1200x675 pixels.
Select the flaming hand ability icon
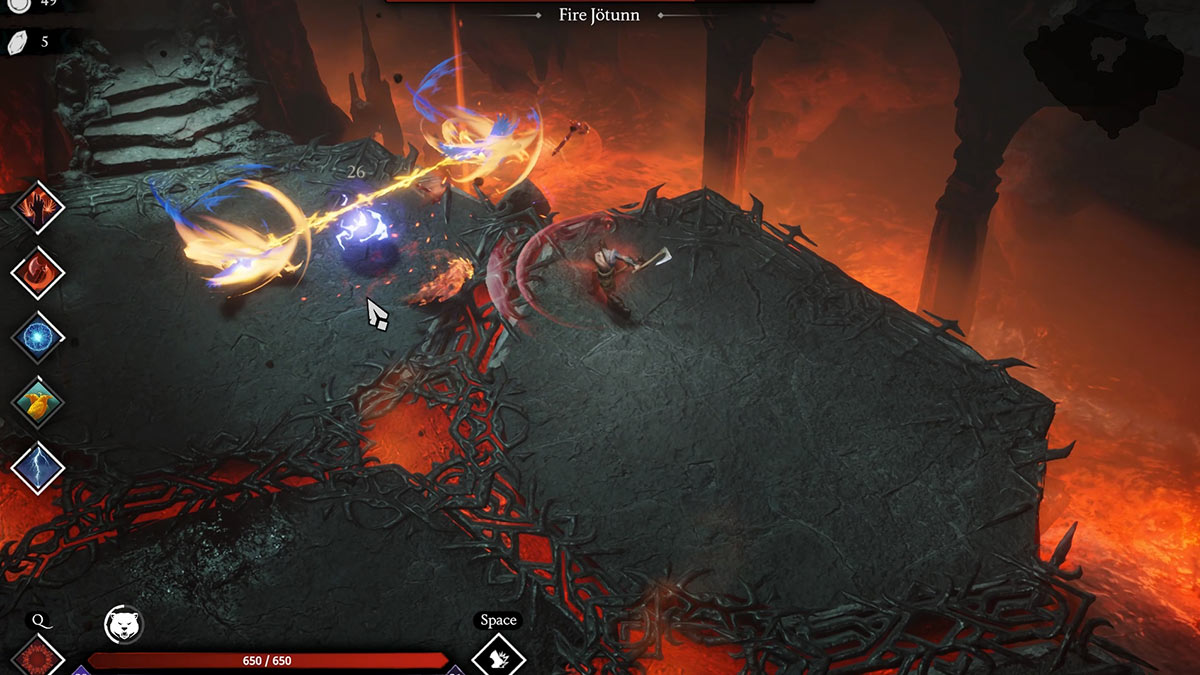[38, 208]
